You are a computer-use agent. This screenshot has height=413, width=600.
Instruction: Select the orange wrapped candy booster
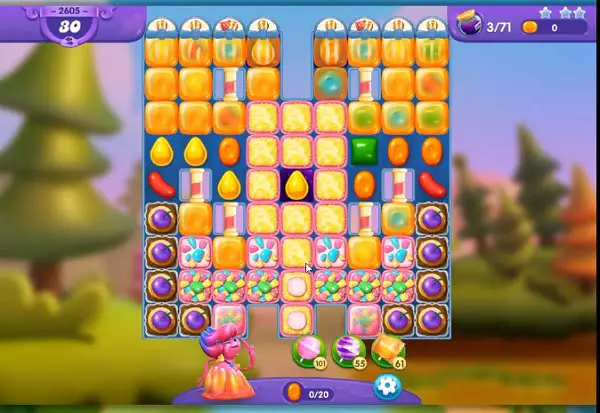(385, 350)
